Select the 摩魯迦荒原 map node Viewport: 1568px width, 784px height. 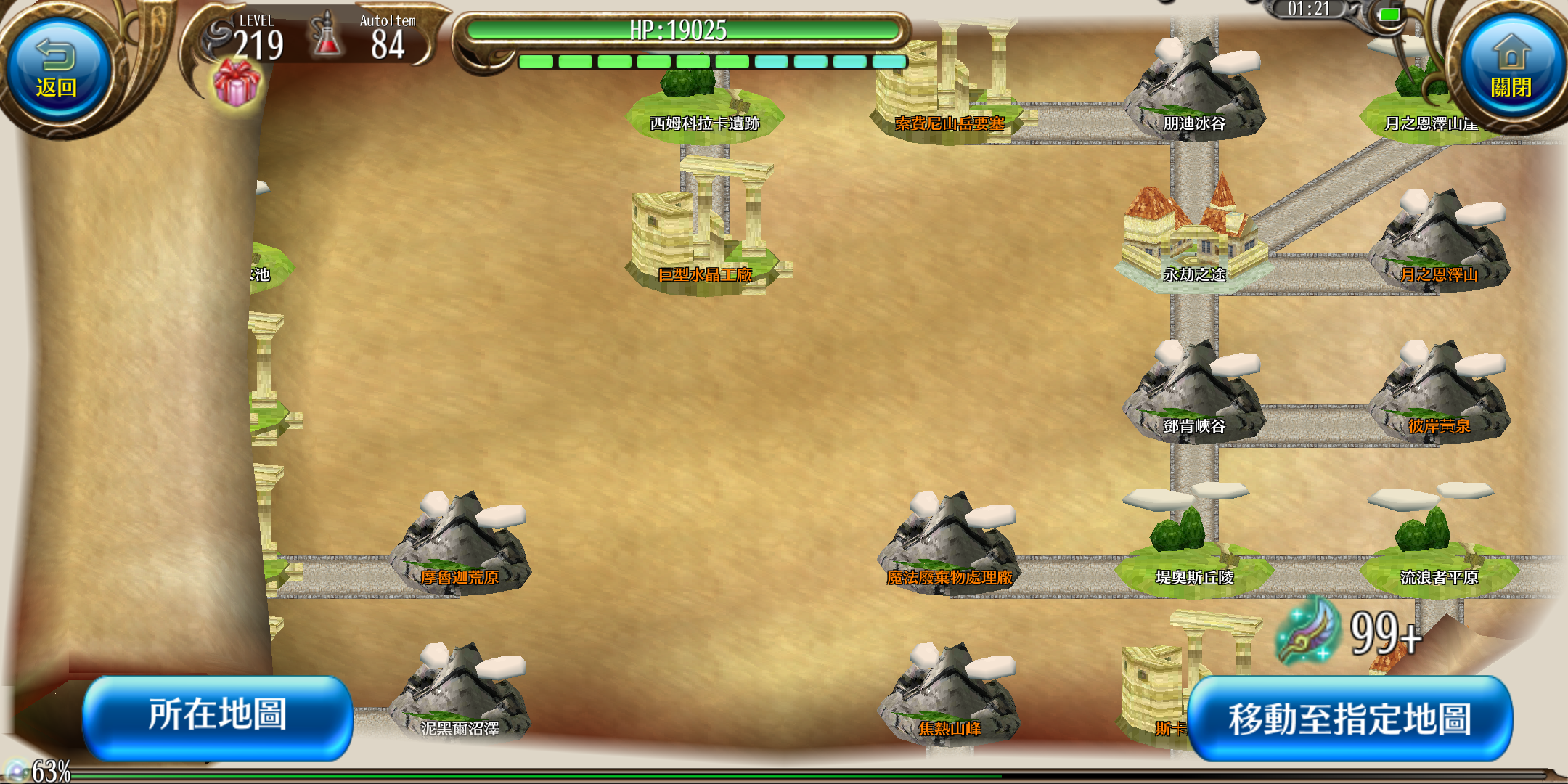click(460, 548)
